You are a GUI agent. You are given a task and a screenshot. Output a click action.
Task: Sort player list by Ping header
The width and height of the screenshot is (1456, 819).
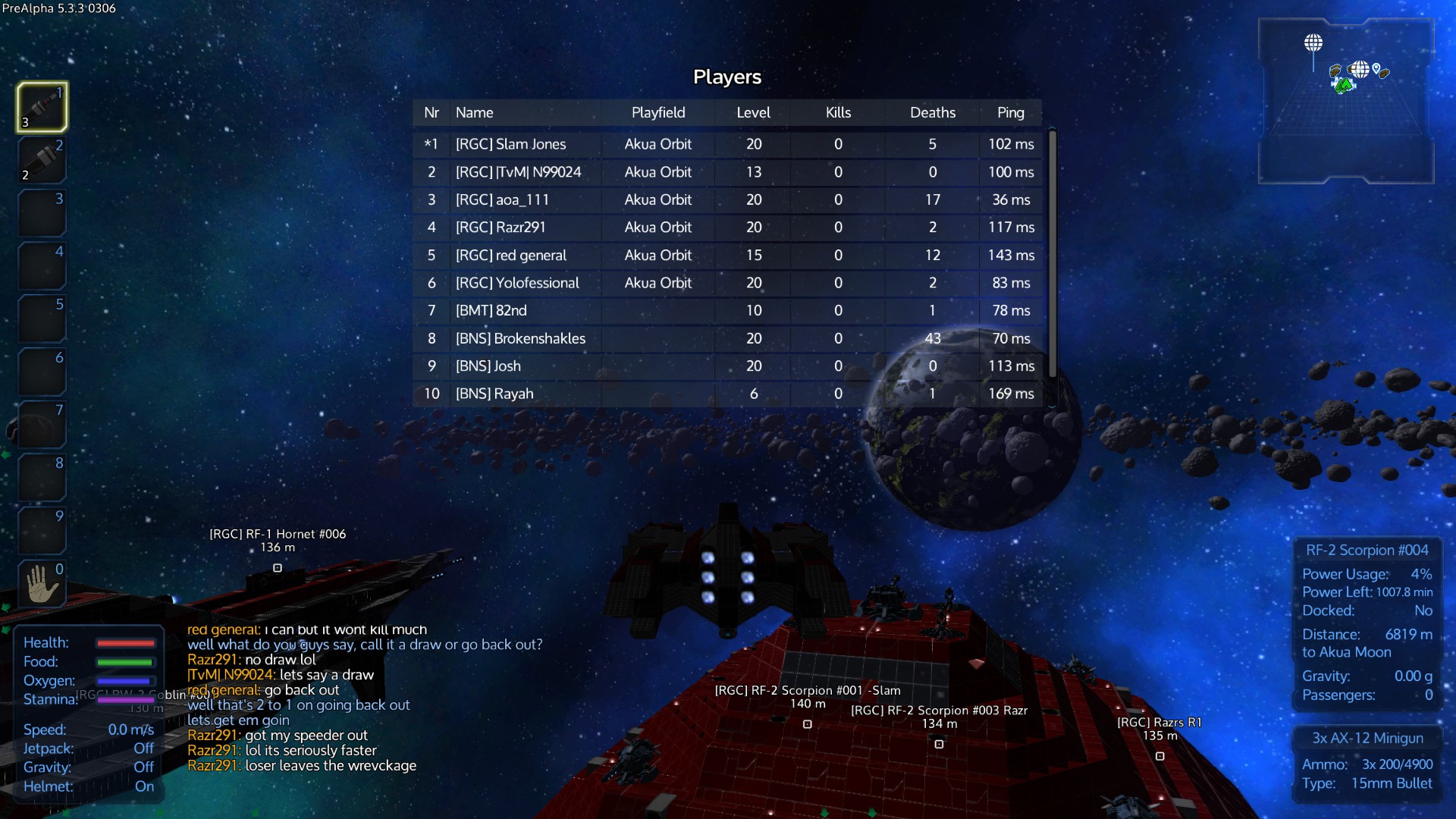pyautogui.click(x=1010, y=113)
